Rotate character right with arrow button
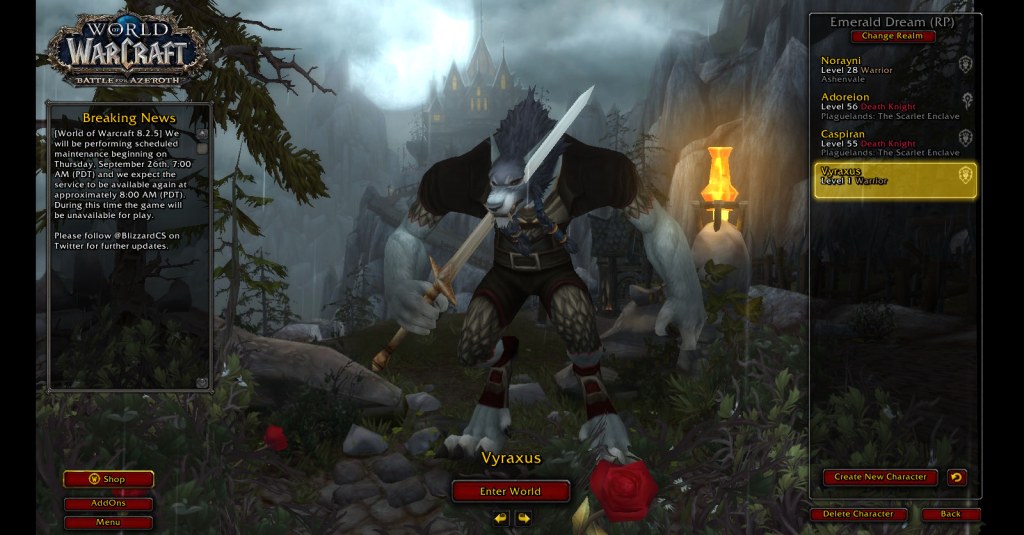This screenshot has width=1024, height=535. point(523,518)
